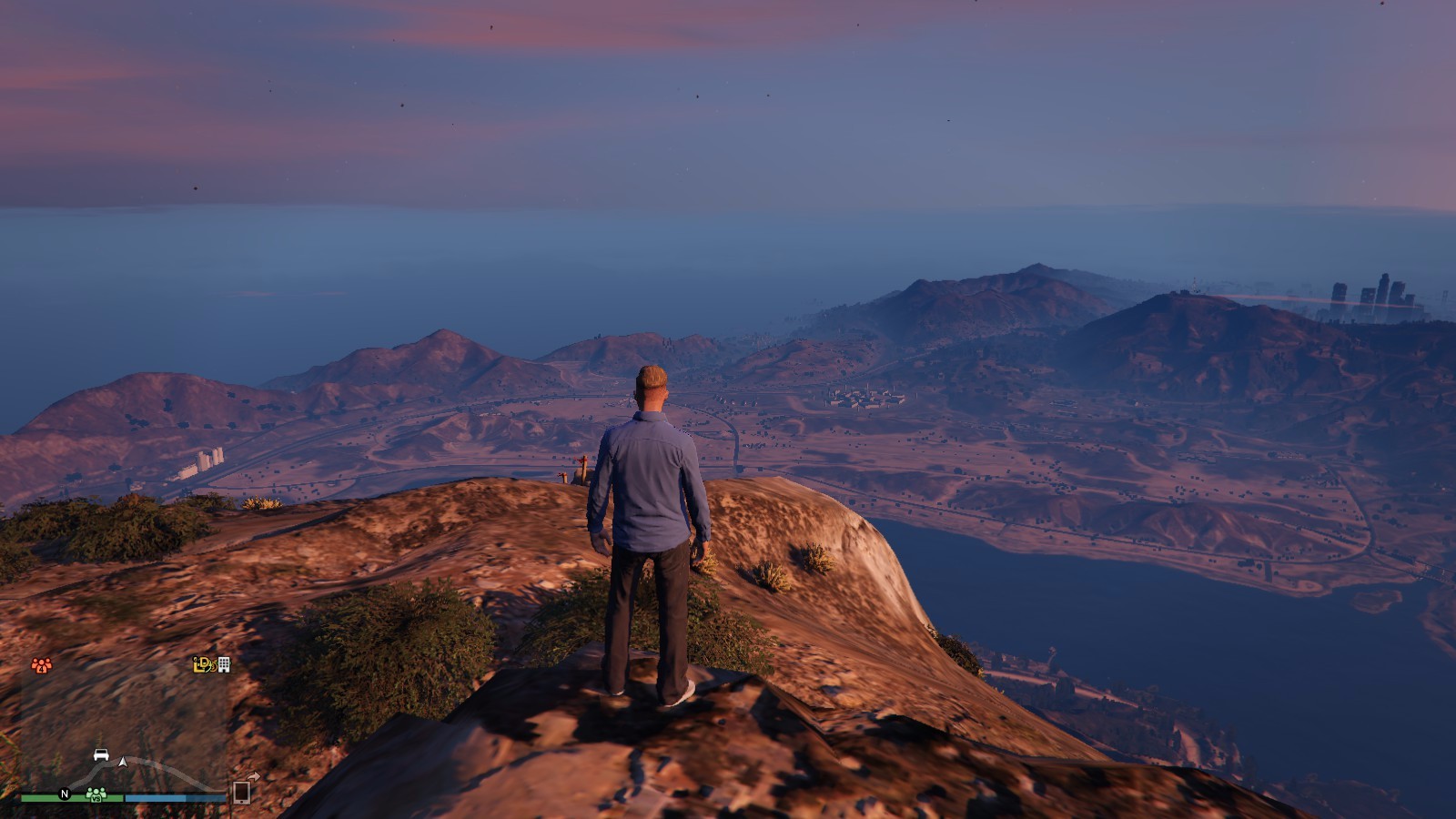Screen dimensions: 1456x819
Task: Select the green versus-players icon on the health bar
Action: 96,794
